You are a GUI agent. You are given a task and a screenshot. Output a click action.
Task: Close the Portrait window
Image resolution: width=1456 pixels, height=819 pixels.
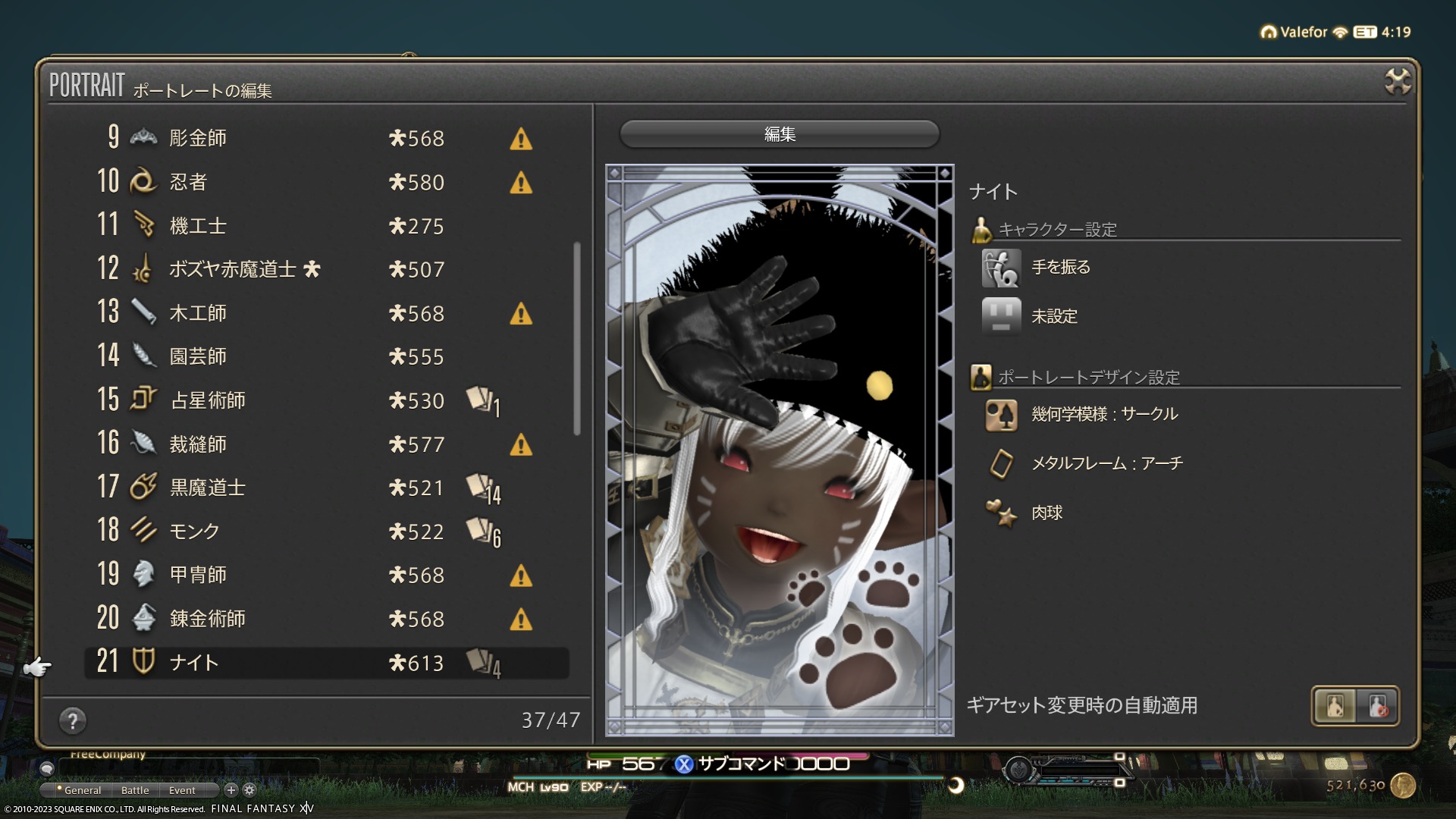1397,81
